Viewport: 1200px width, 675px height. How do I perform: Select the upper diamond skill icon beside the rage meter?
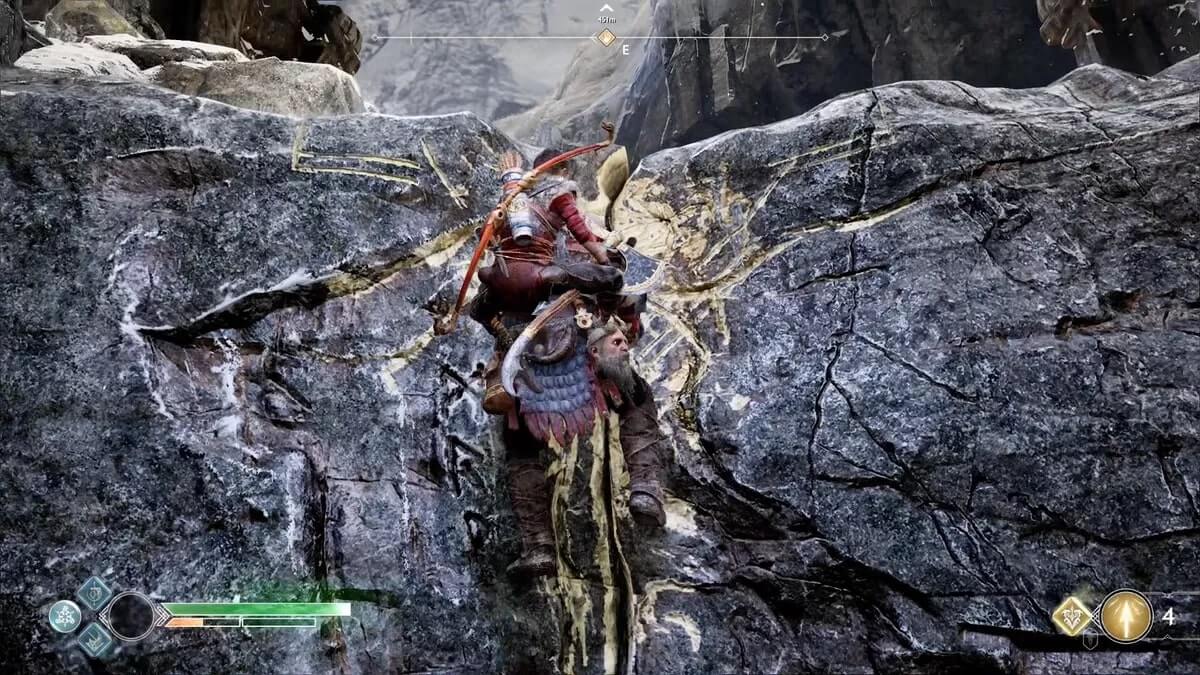click(95, 593)
